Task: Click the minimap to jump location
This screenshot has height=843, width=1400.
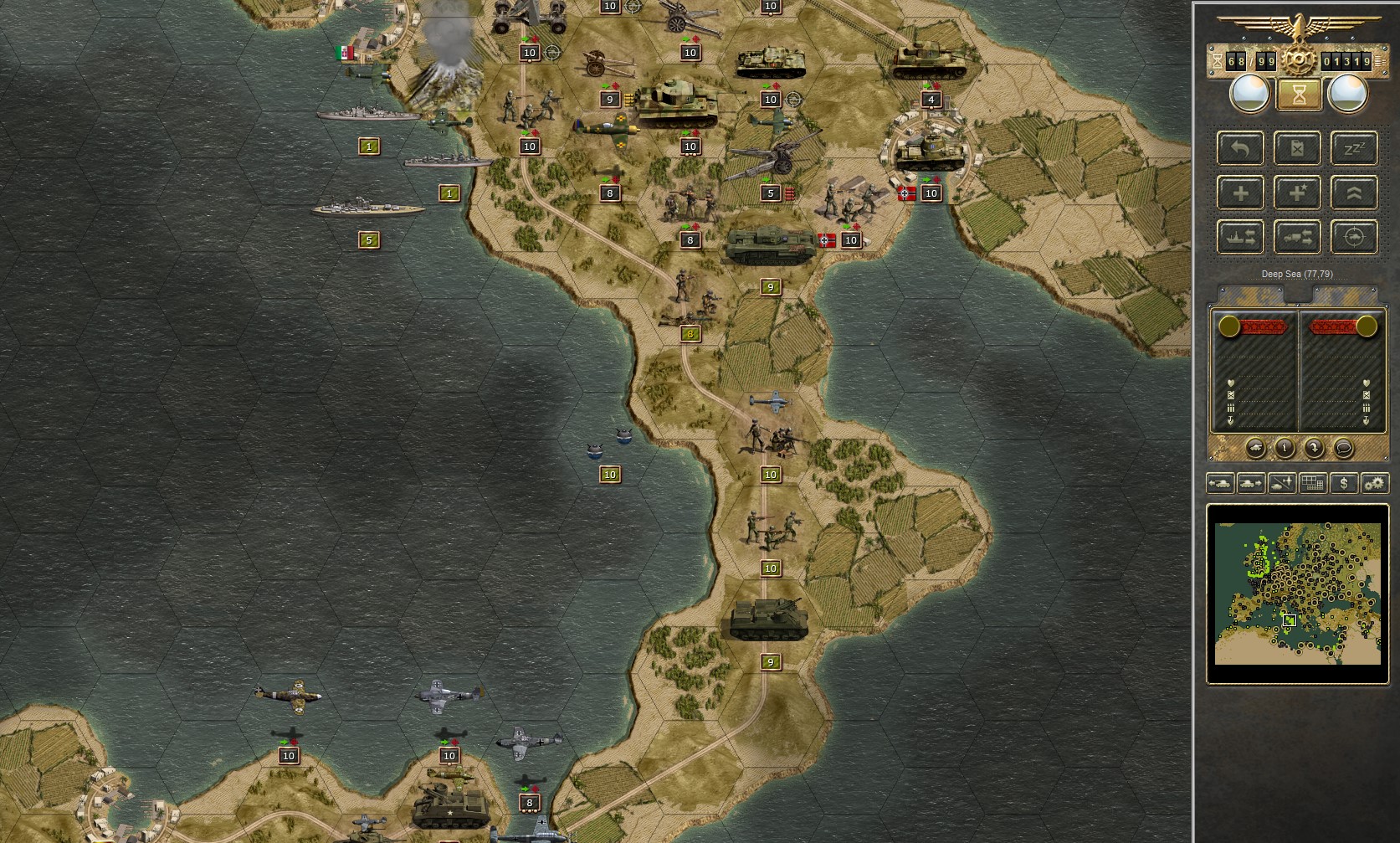Action: click(1297, 594)
